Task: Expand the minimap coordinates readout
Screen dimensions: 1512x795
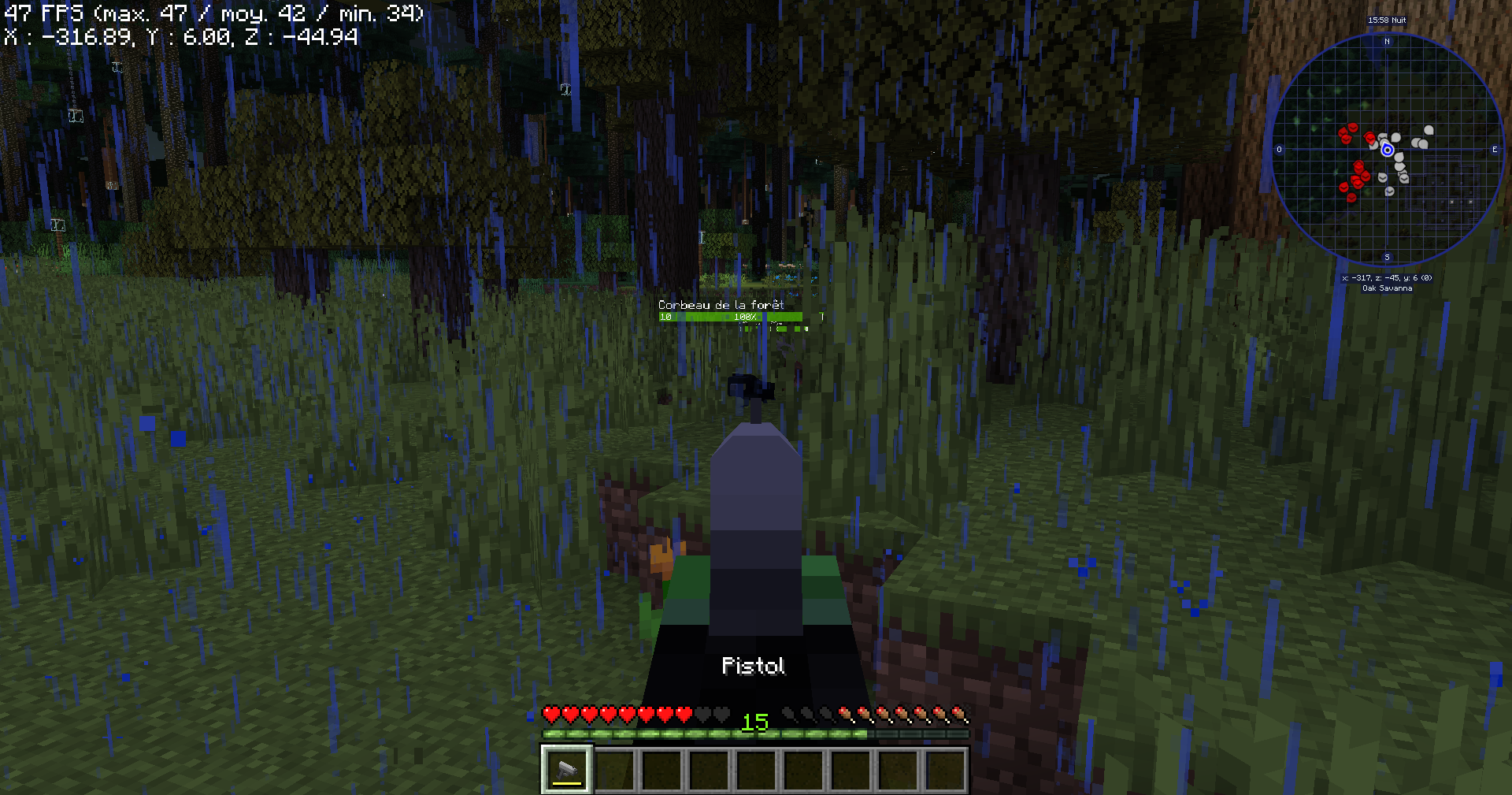Action: pyautogui.click(x=1387, y=277)
